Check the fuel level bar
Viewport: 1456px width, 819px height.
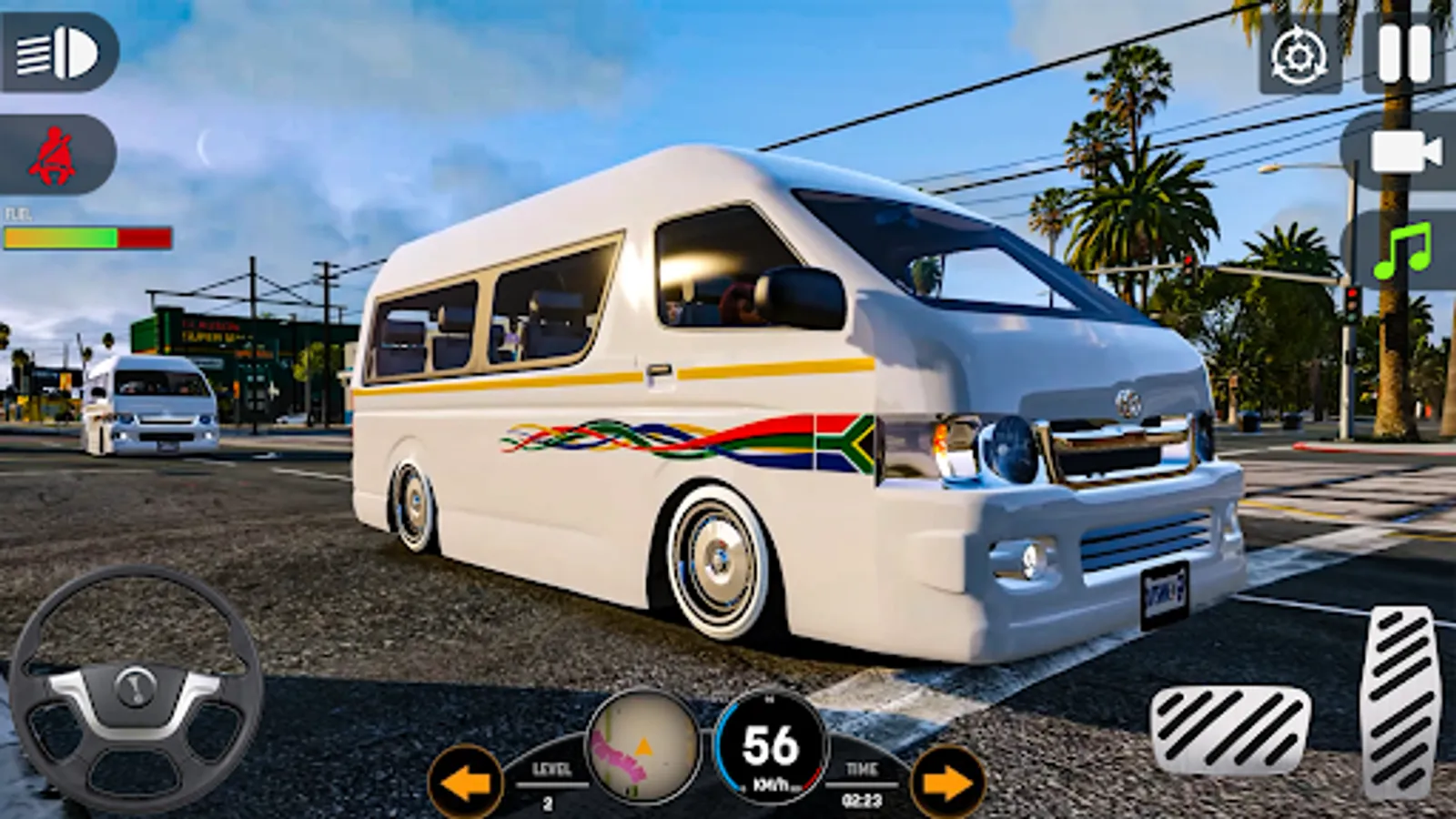[x=86, y=235]
